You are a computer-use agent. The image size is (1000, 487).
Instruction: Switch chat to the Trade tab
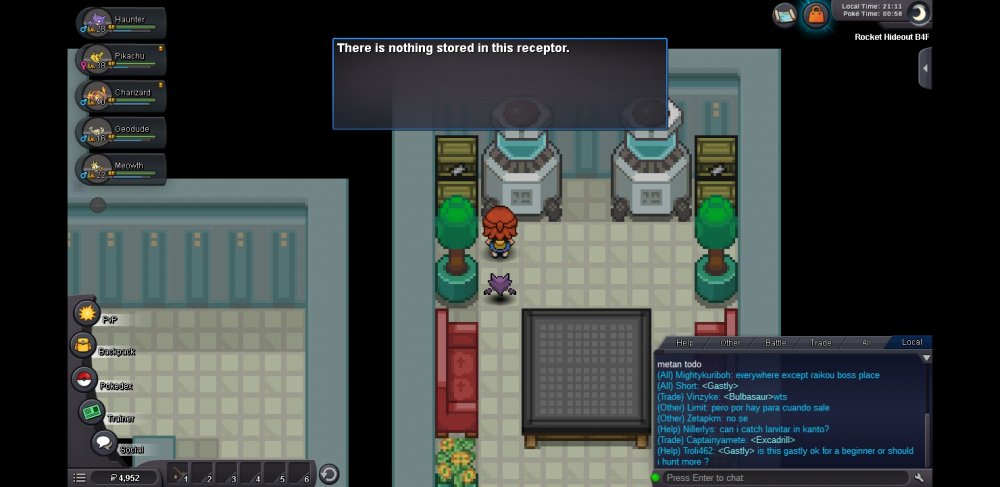(820, 342)
